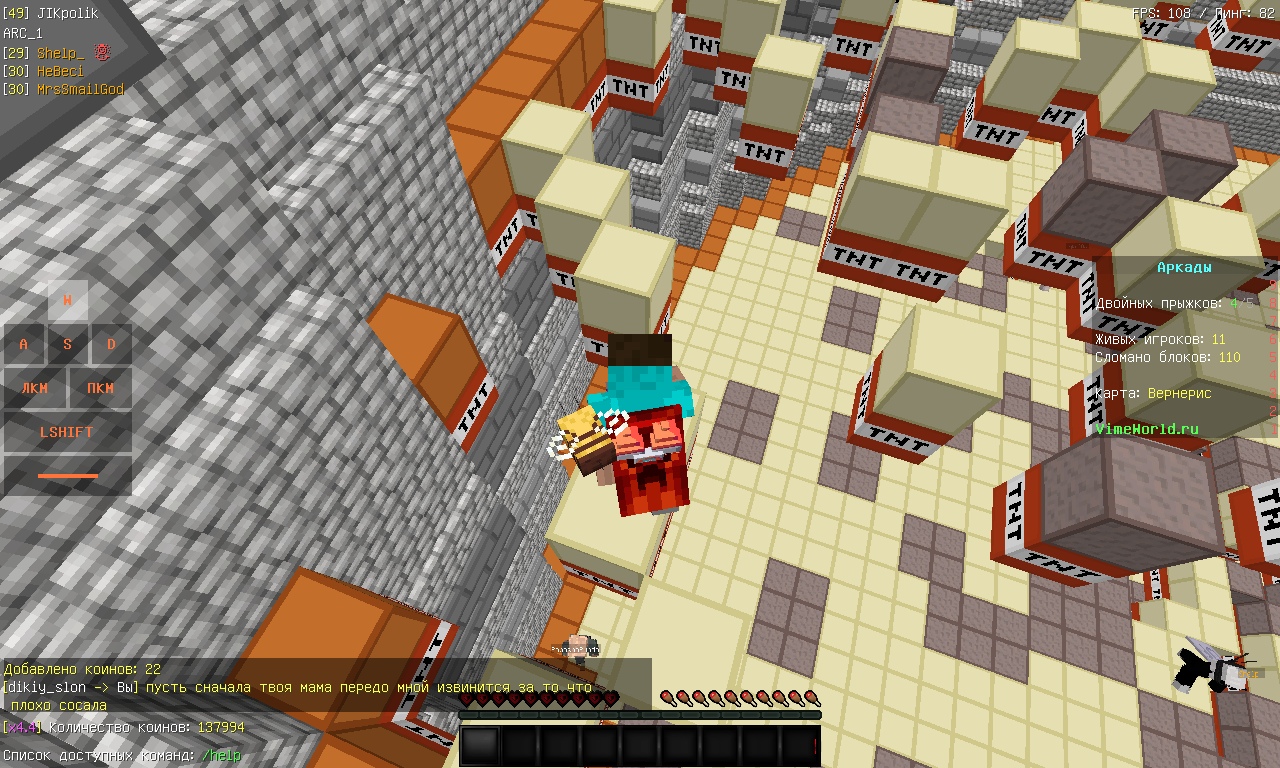Click the ПКМ mouse button indicator
The image size is (1280, 768).
103,388
